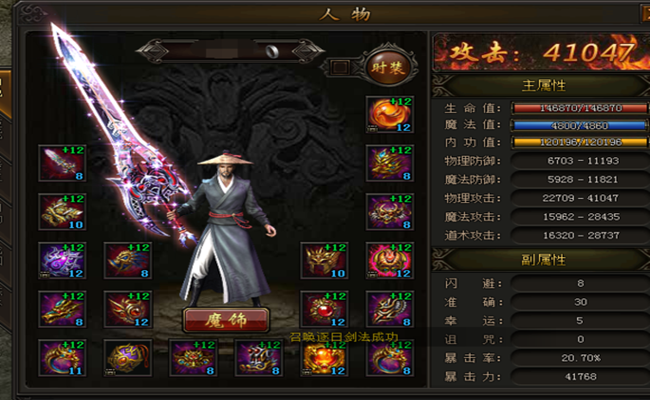The width and height of the screenshot is (650, 400).
Task: Click the 魔饰 red button
Action: click(x=226, y=320)
